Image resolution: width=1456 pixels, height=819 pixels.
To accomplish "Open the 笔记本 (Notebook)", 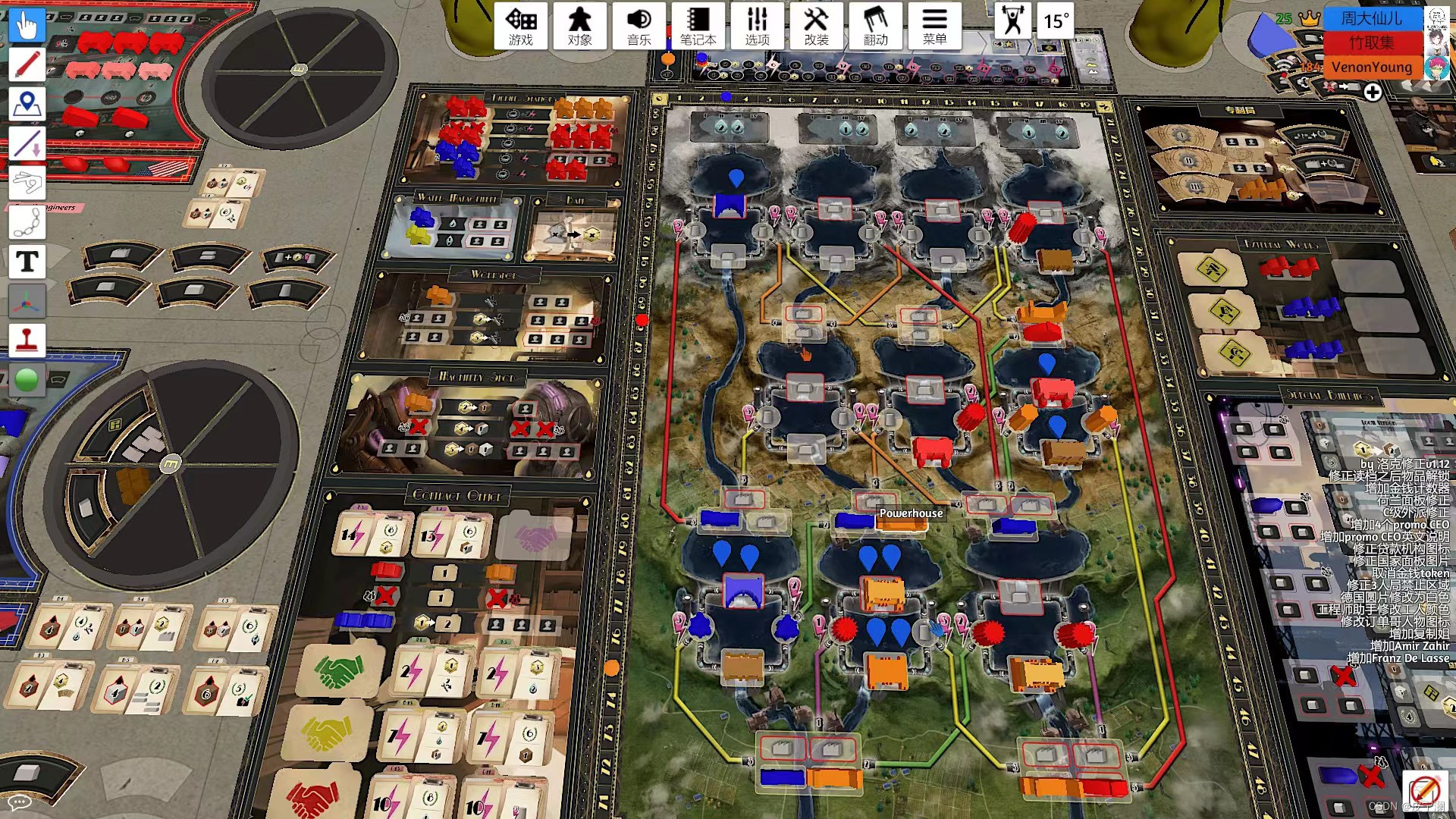I will pos(698,26).
